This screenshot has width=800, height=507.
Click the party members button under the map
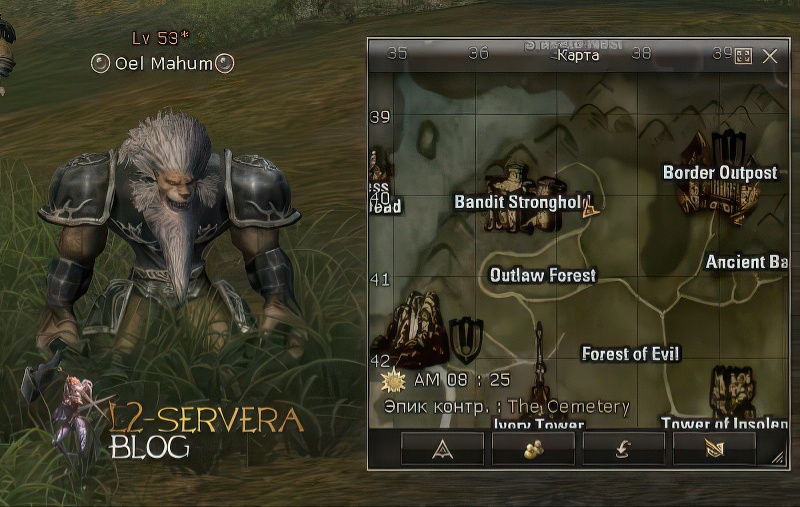[x=533, y=449]
